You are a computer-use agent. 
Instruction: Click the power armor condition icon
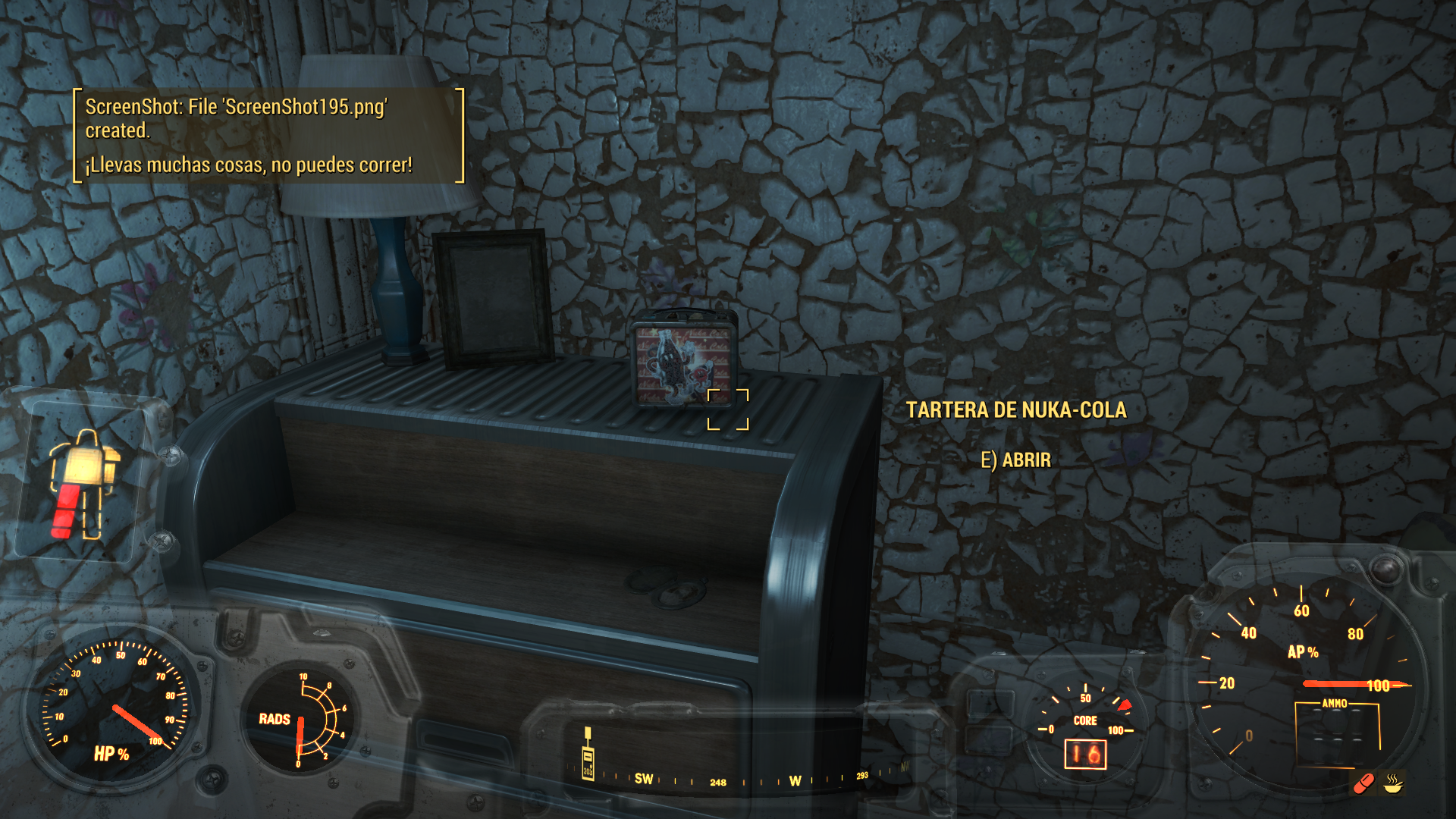pyautogui.click(x=82, y=484)
